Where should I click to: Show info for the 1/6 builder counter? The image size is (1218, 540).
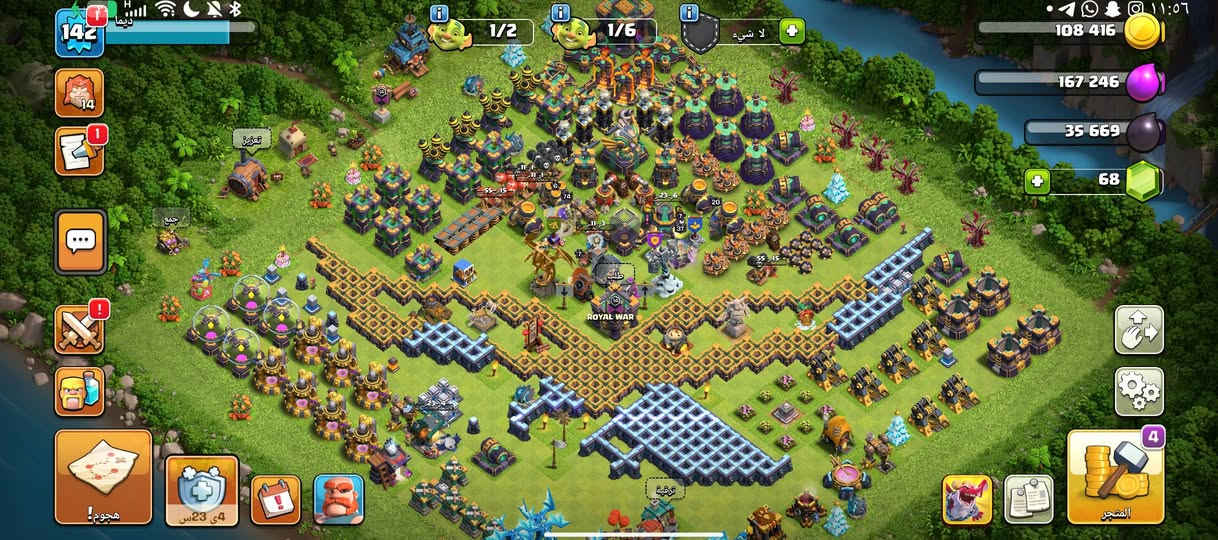[x=561, y=14]
